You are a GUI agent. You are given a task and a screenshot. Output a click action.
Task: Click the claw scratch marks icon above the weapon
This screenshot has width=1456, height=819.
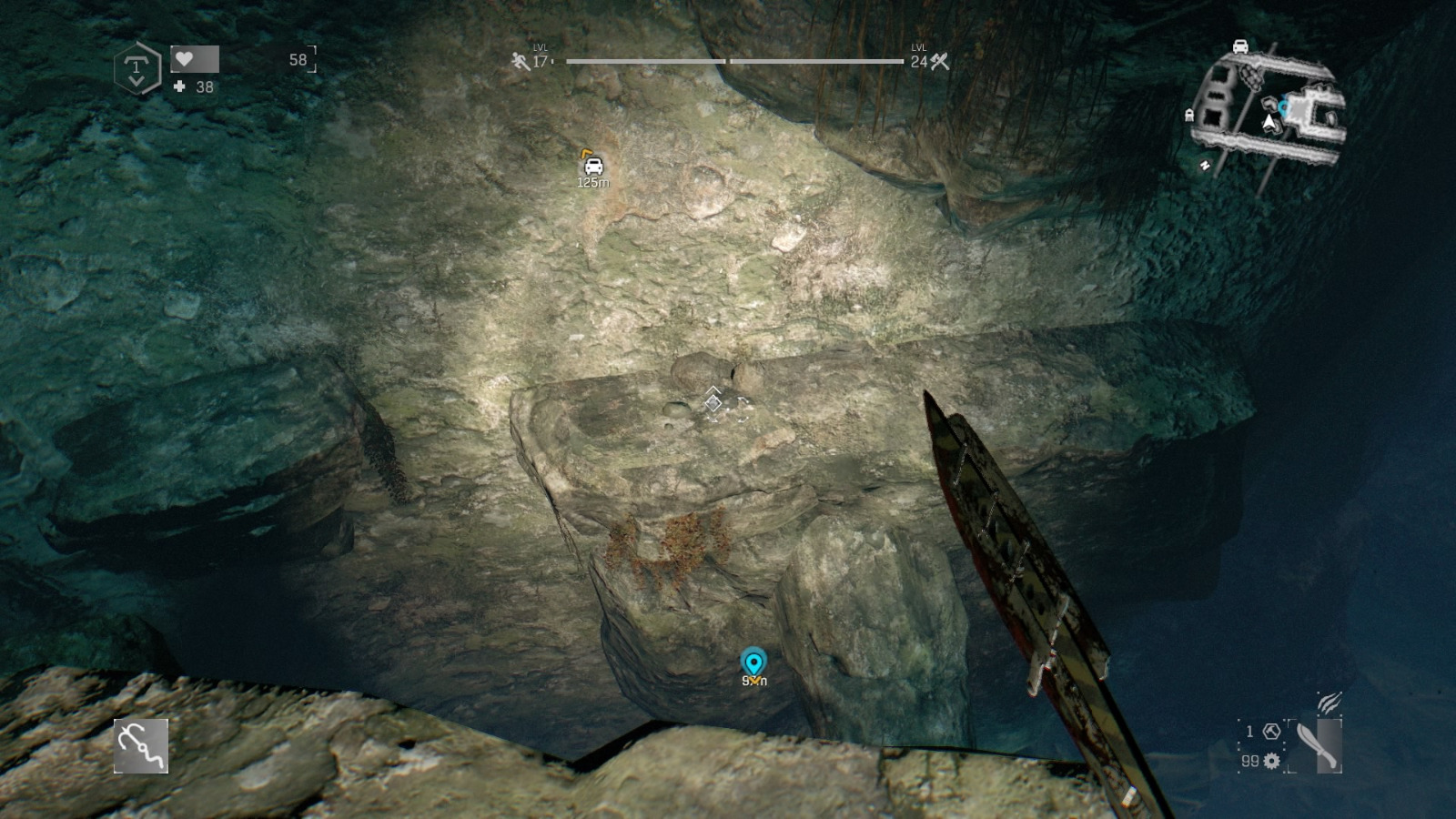(1328, 703)
